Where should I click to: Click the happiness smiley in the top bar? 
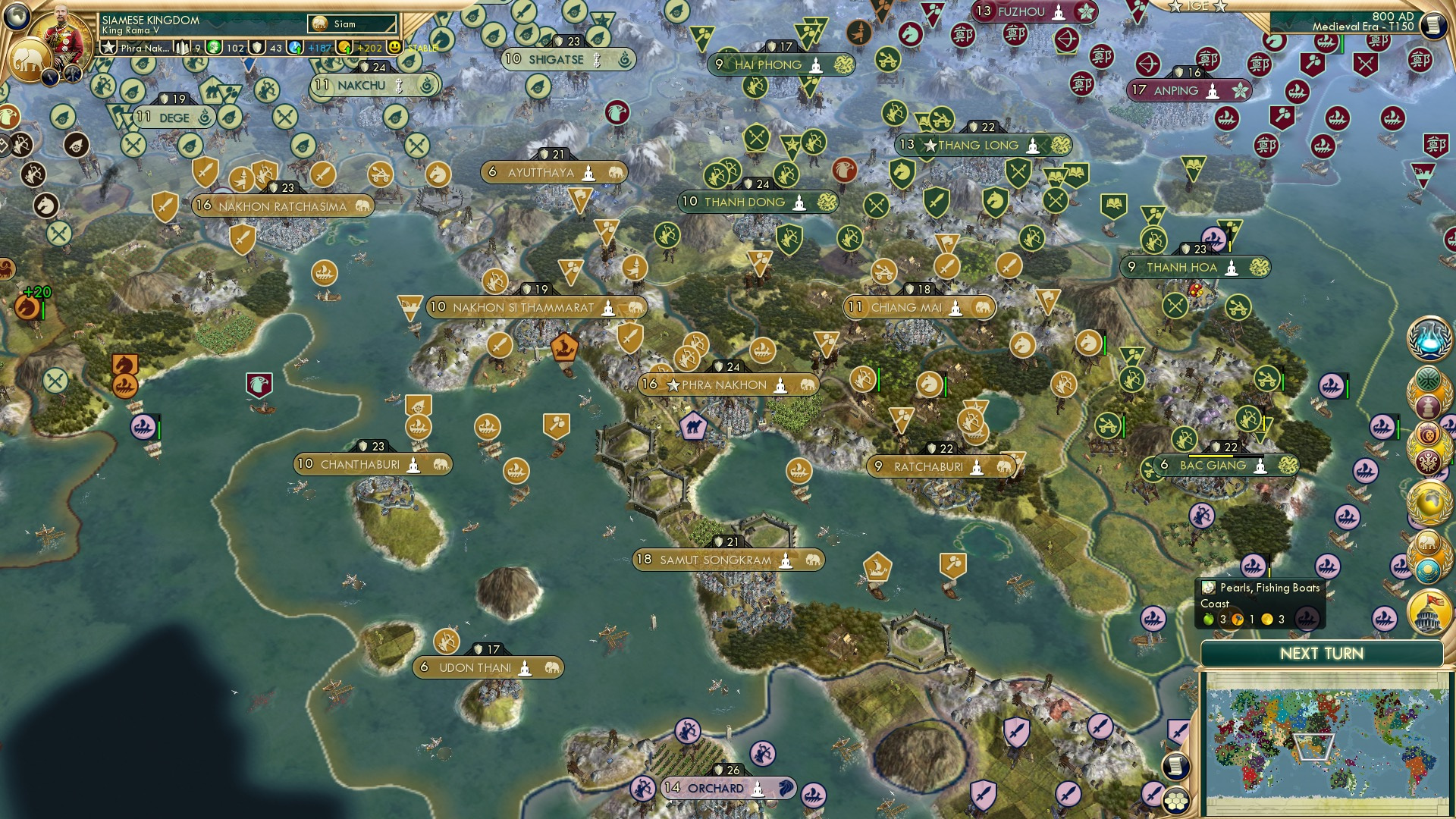[395, 48]
